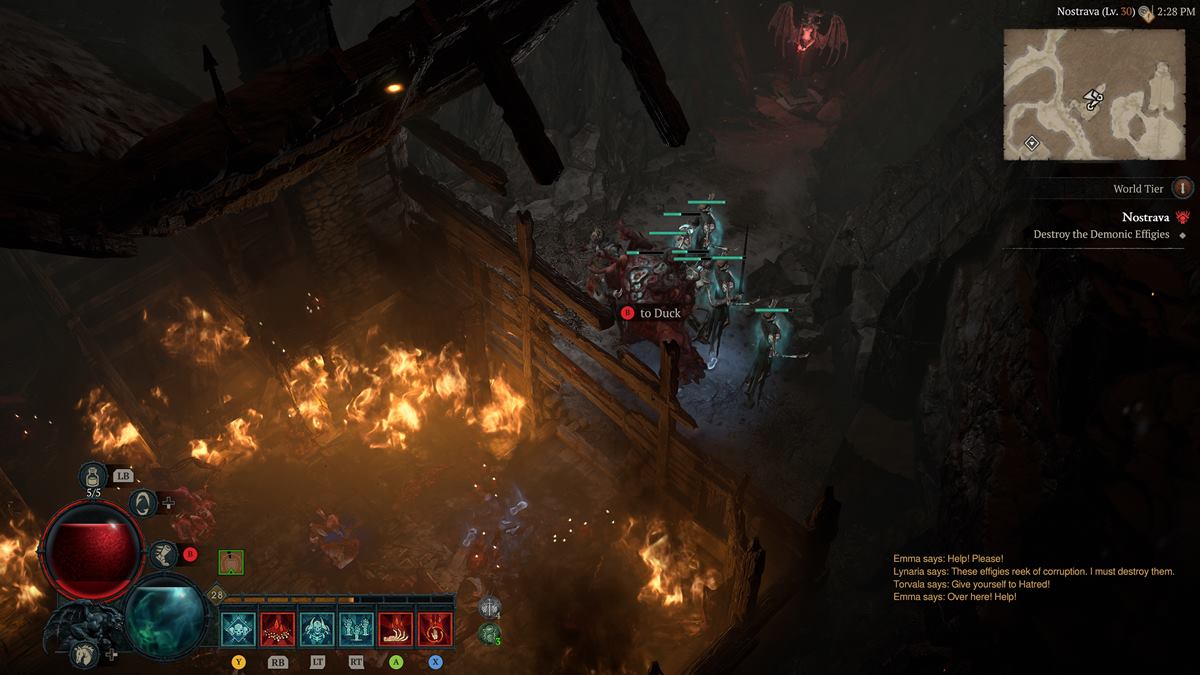Select the green skeleton mage minion icon
Image resolution: width=1200 pixels, height=675 pixels.
[x=489, y=632]
